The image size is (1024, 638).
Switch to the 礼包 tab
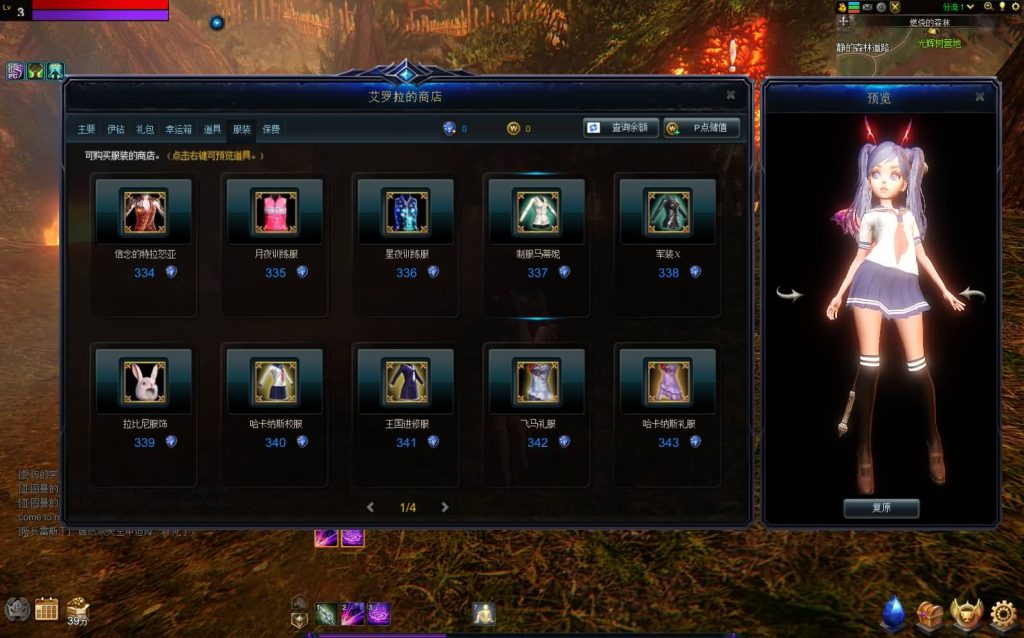(145, 129)
